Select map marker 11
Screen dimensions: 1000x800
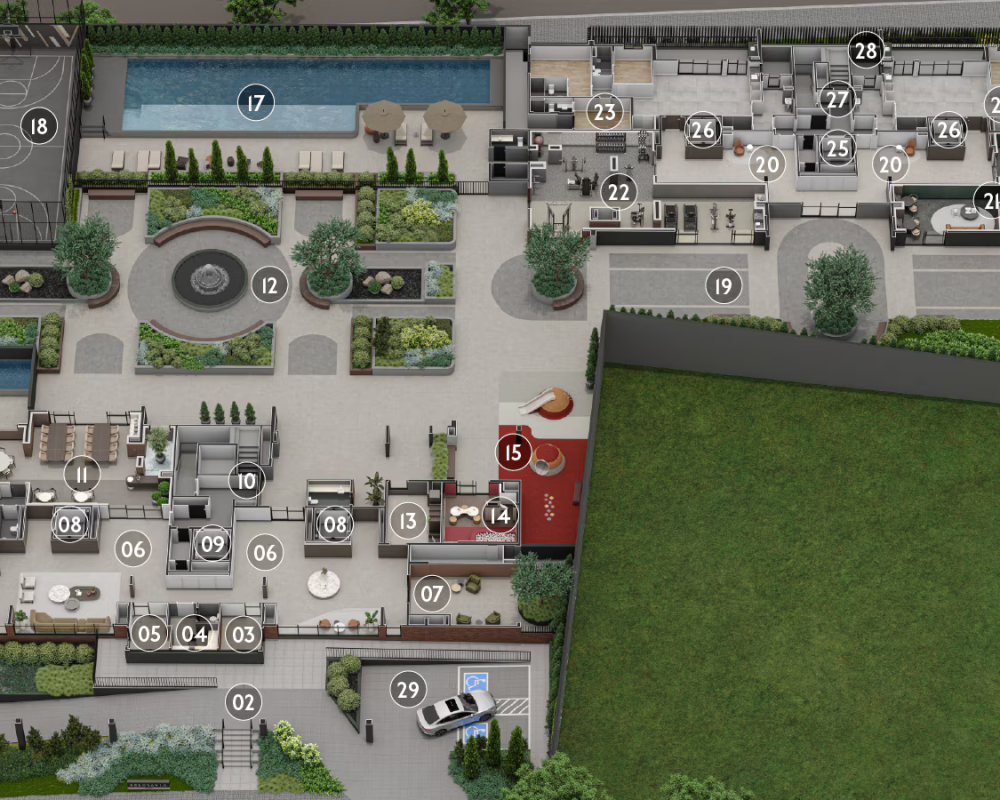coord(81,474)
